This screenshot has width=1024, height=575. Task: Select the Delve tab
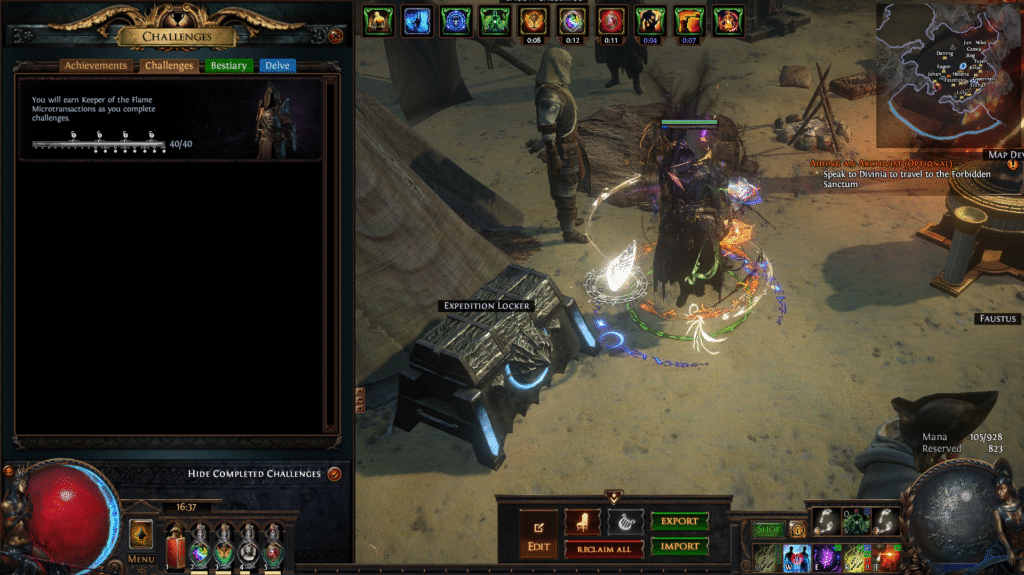pos(277,66)
